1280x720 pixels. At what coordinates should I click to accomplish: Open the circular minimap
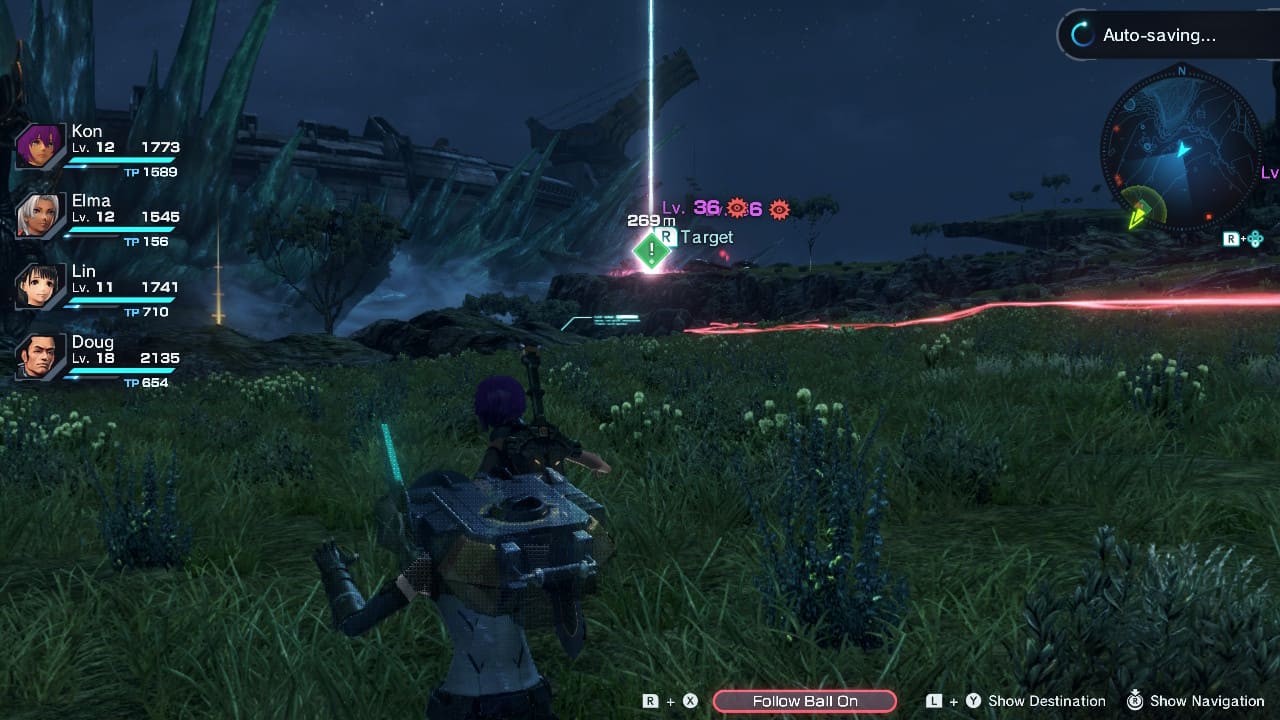pos(1181,149)
